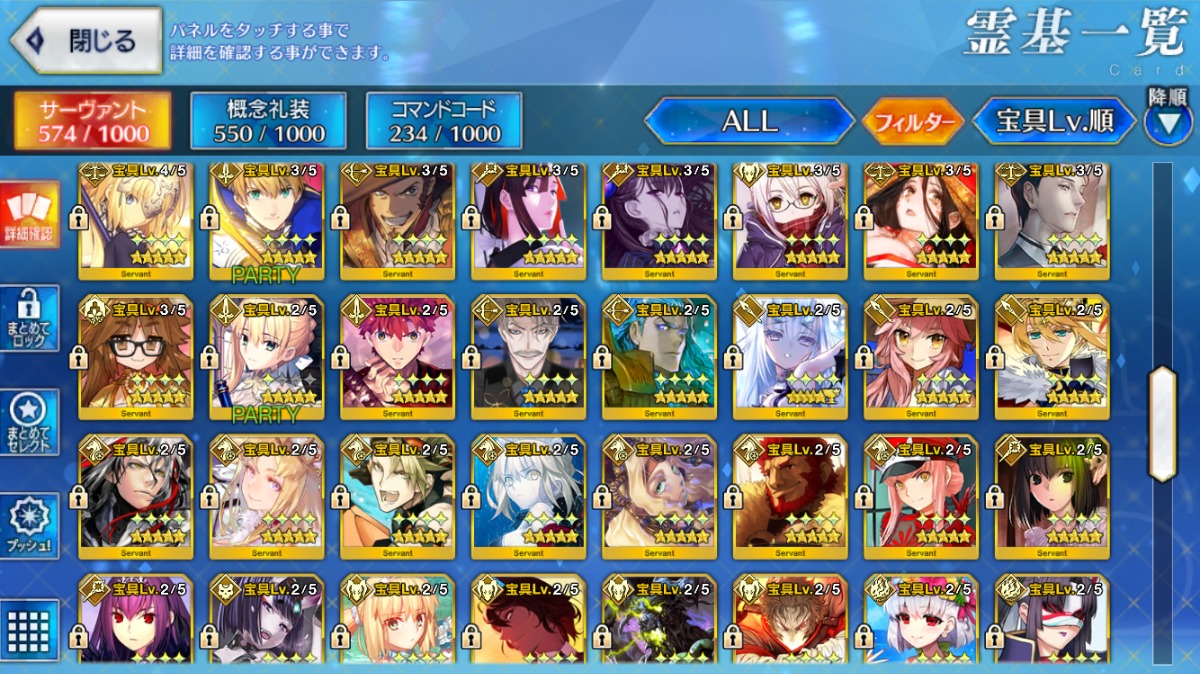
Task: Choose the まとめてロック bulk lock button
Action: [x=28, y=318]
